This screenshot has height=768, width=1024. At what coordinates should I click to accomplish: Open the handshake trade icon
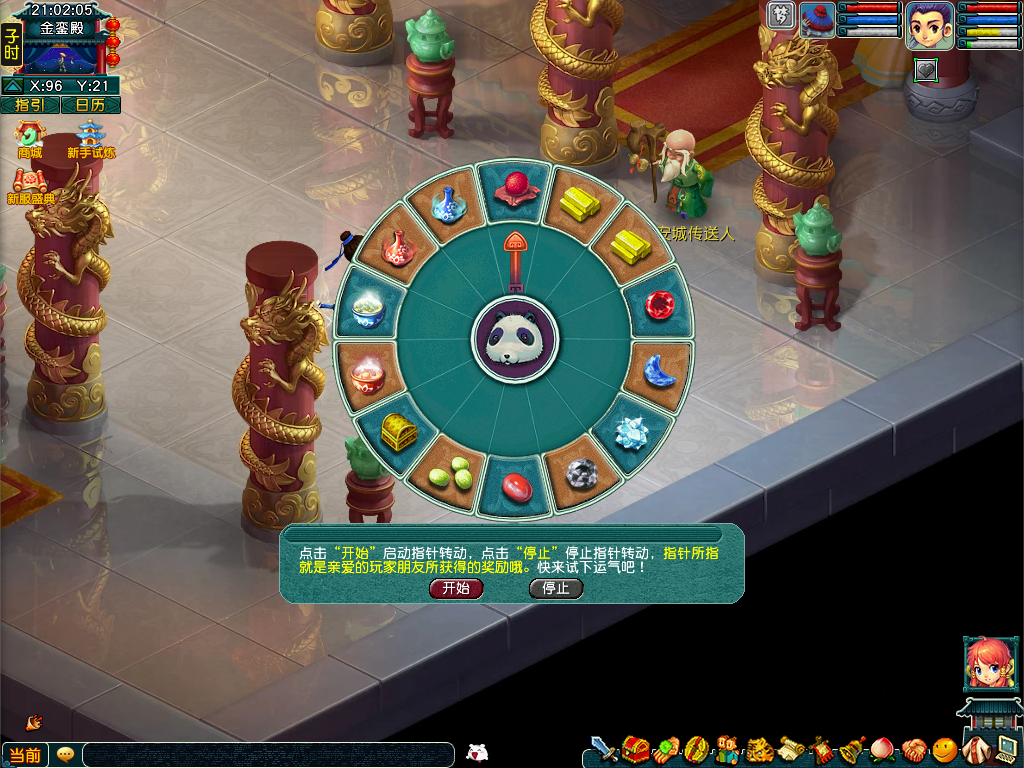tap(914, 749)
